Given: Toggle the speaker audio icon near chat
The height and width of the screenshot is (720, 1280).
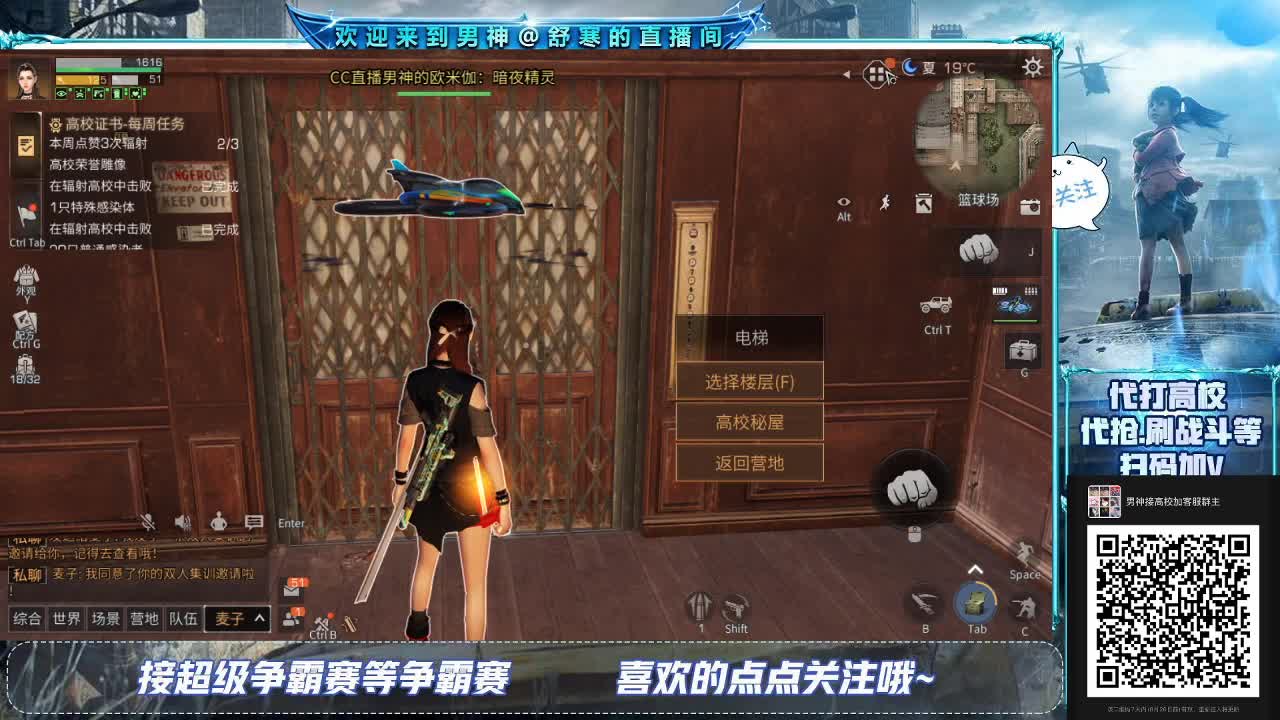Looking at the screenshot, I should pyautogui.click(x=181, y=519).
